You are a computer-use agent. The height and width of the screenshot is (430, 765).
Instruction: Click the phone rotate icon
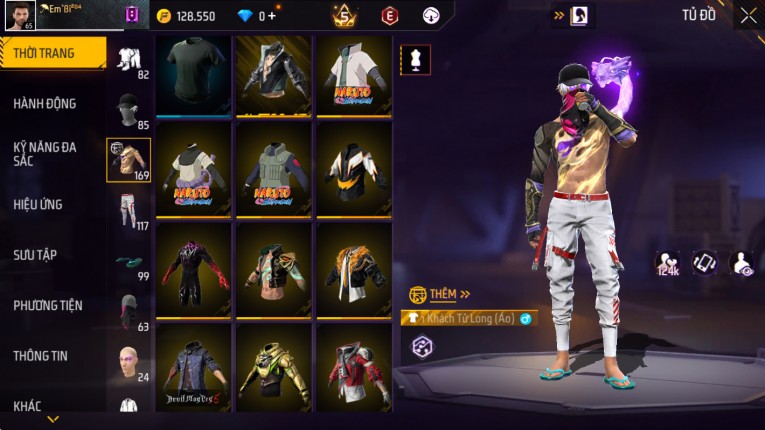tap(705, 262)
